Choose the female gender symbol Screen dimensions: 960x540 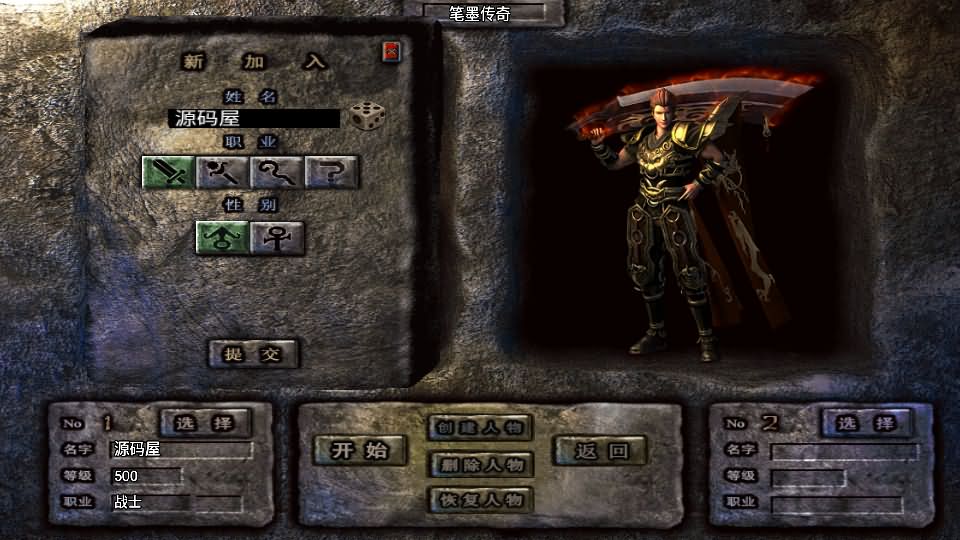[277, 237]
